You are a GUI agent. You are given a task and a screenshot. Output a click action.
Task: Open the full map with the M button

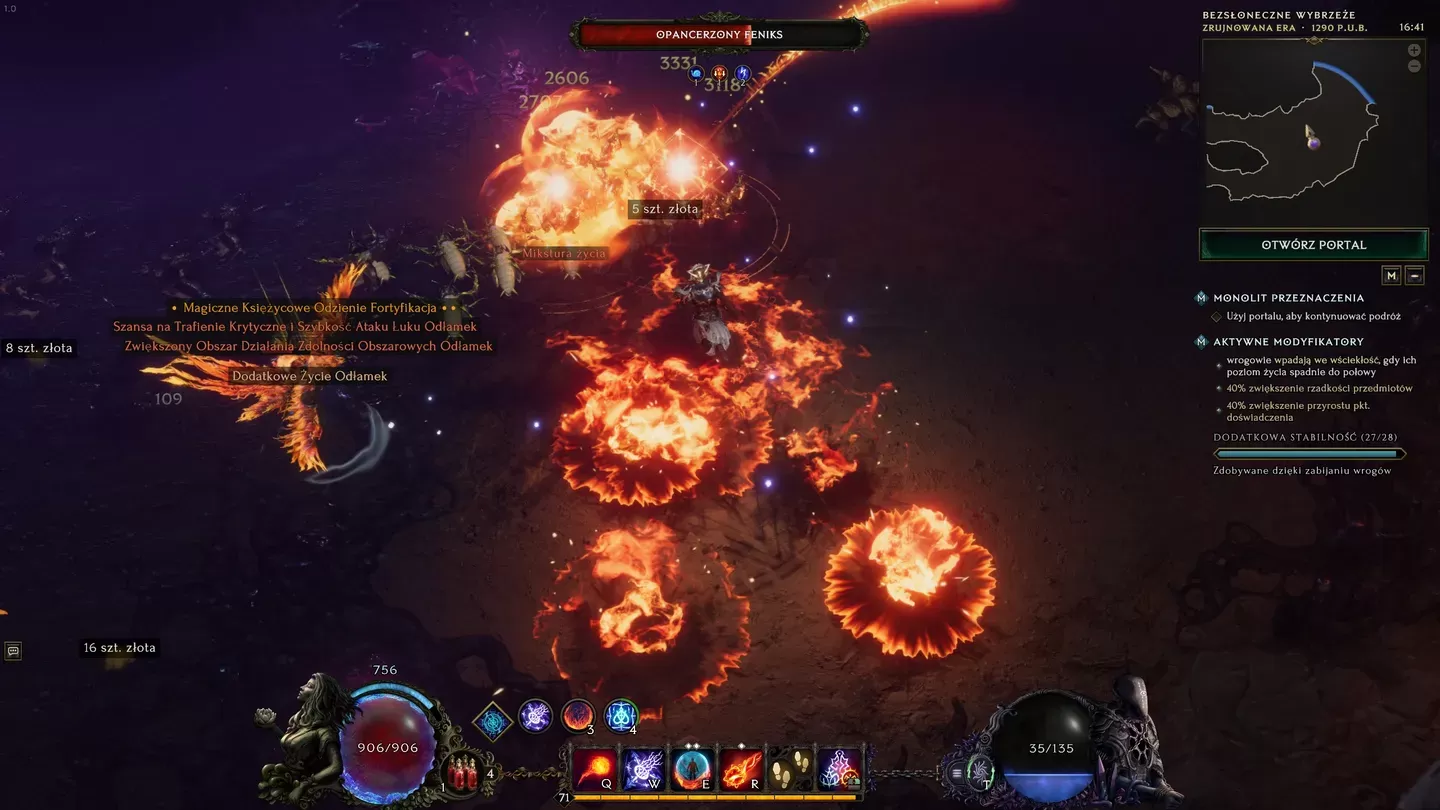1391,275
